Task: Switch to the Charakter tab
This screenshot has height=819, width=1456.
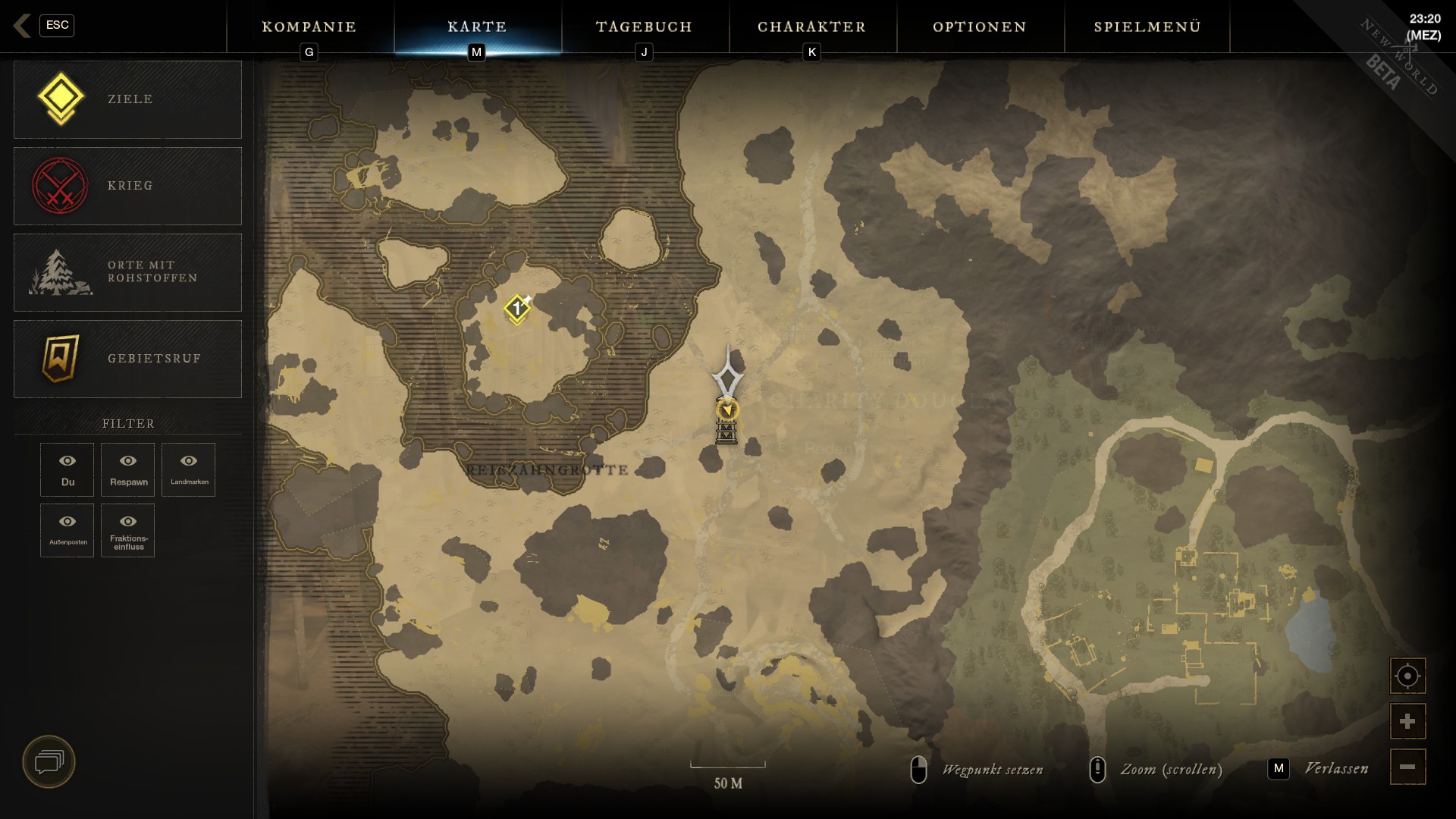Action: (812, 27)
